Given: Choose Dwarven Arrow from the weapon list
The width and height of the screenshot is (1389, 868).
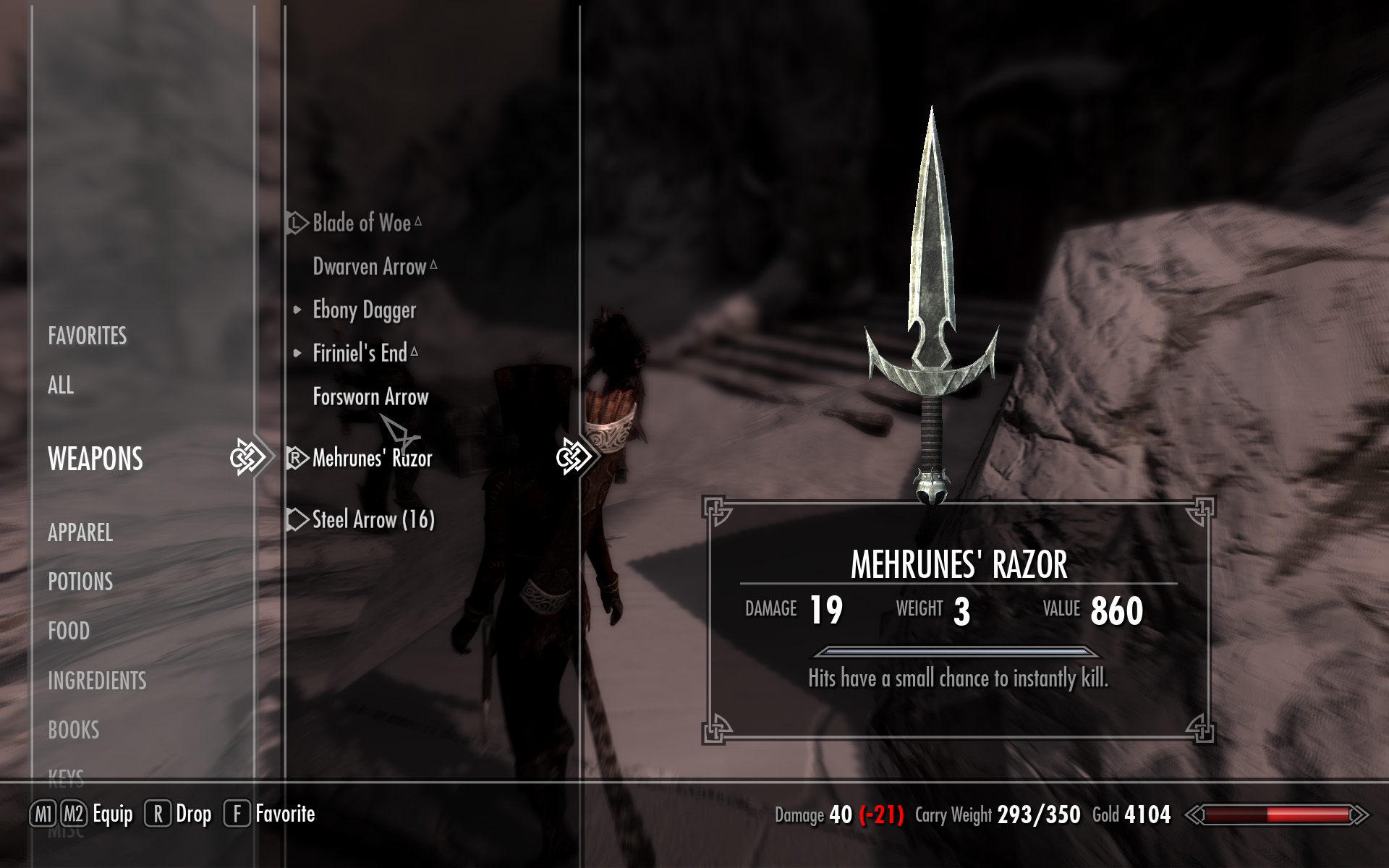Looking at the screenshot, I should [x=370, y=266].
